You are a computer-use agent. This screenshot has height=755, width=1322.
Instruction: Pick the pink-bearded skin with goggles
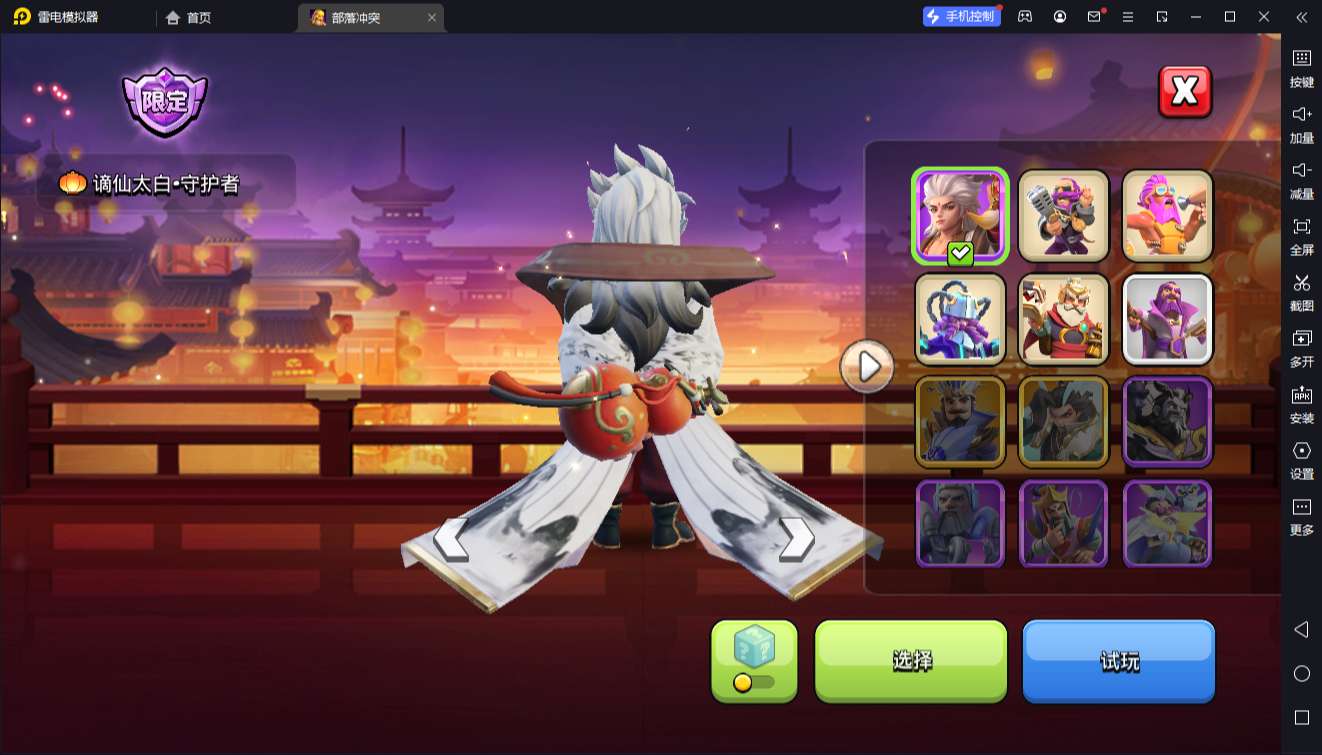(x=1167, y=216)
